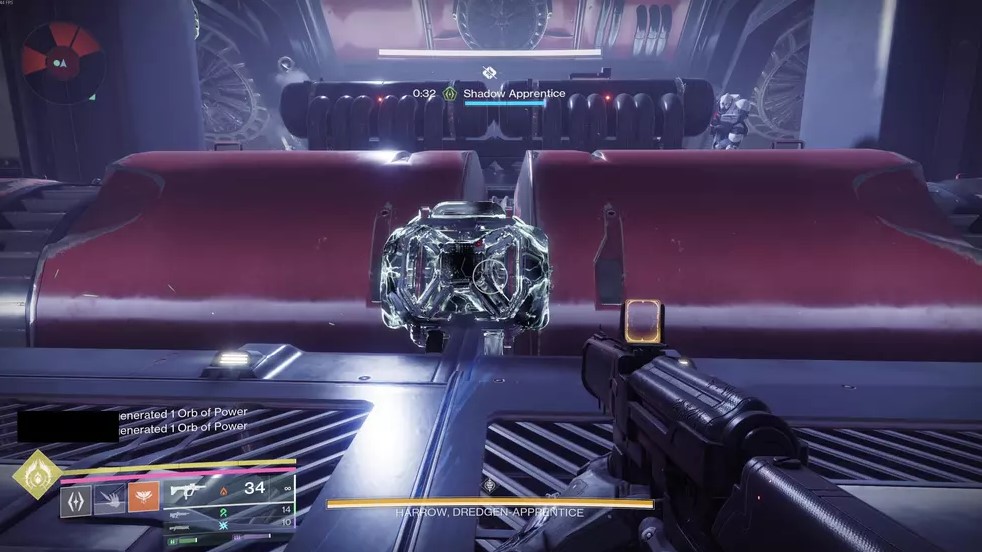Use the grenade ability icon

109,500
